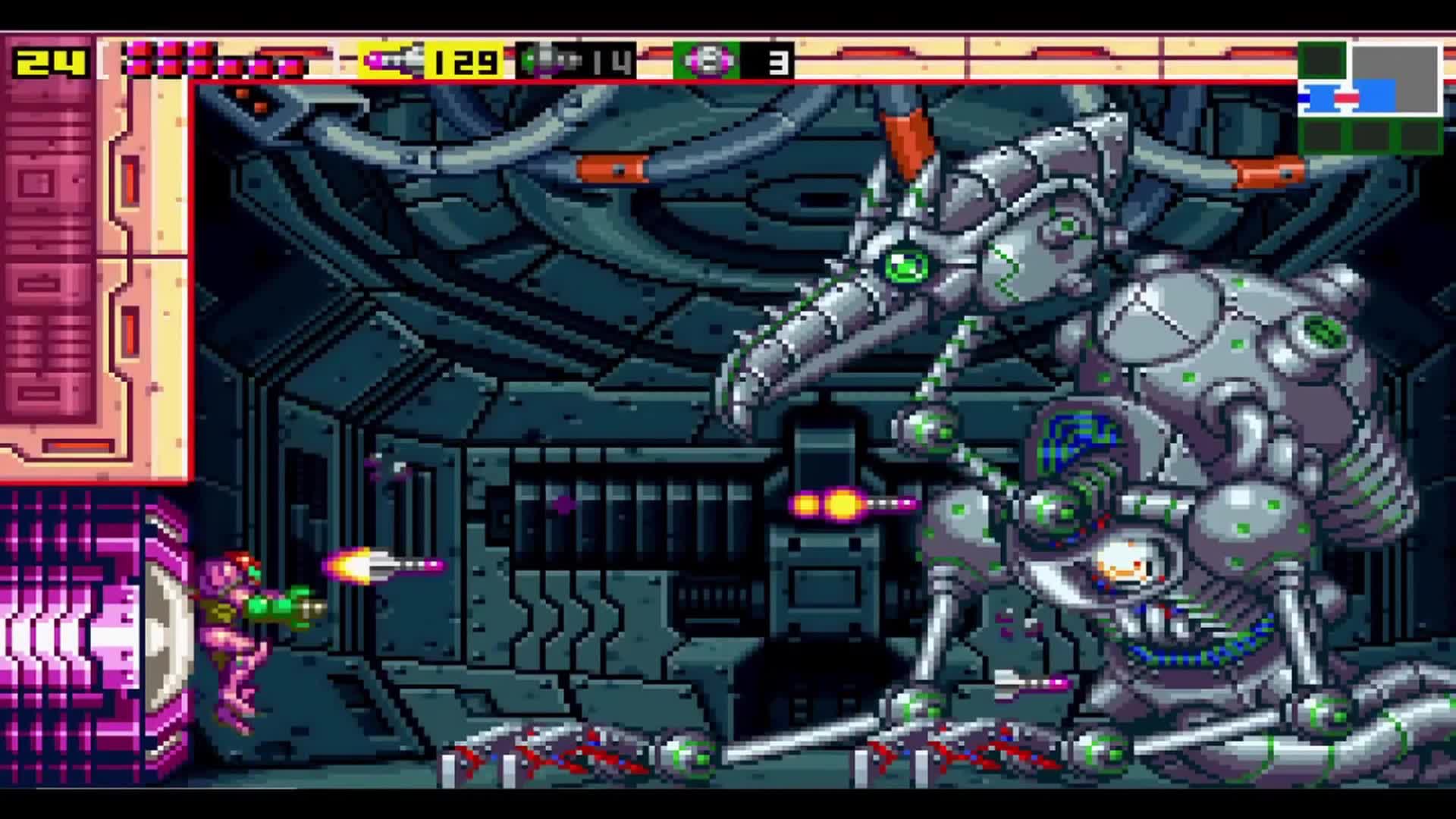1456x819 pixels.
Task: Click the orange pipe clamp on the ceiling
Action: (x=616, y=168)
